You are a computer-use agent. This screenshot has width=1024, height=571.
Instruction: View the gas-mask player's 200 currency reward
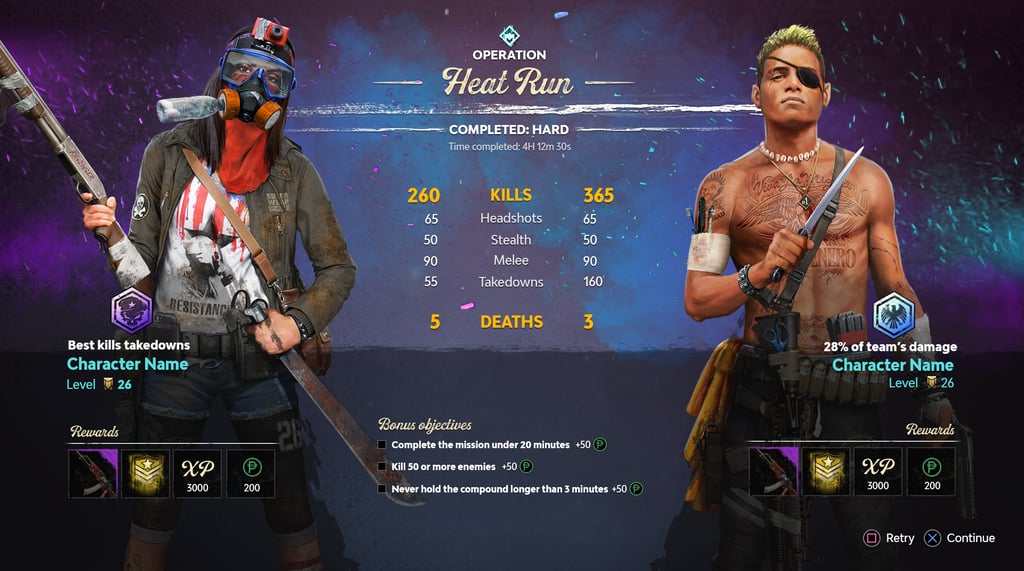point(251,472)
